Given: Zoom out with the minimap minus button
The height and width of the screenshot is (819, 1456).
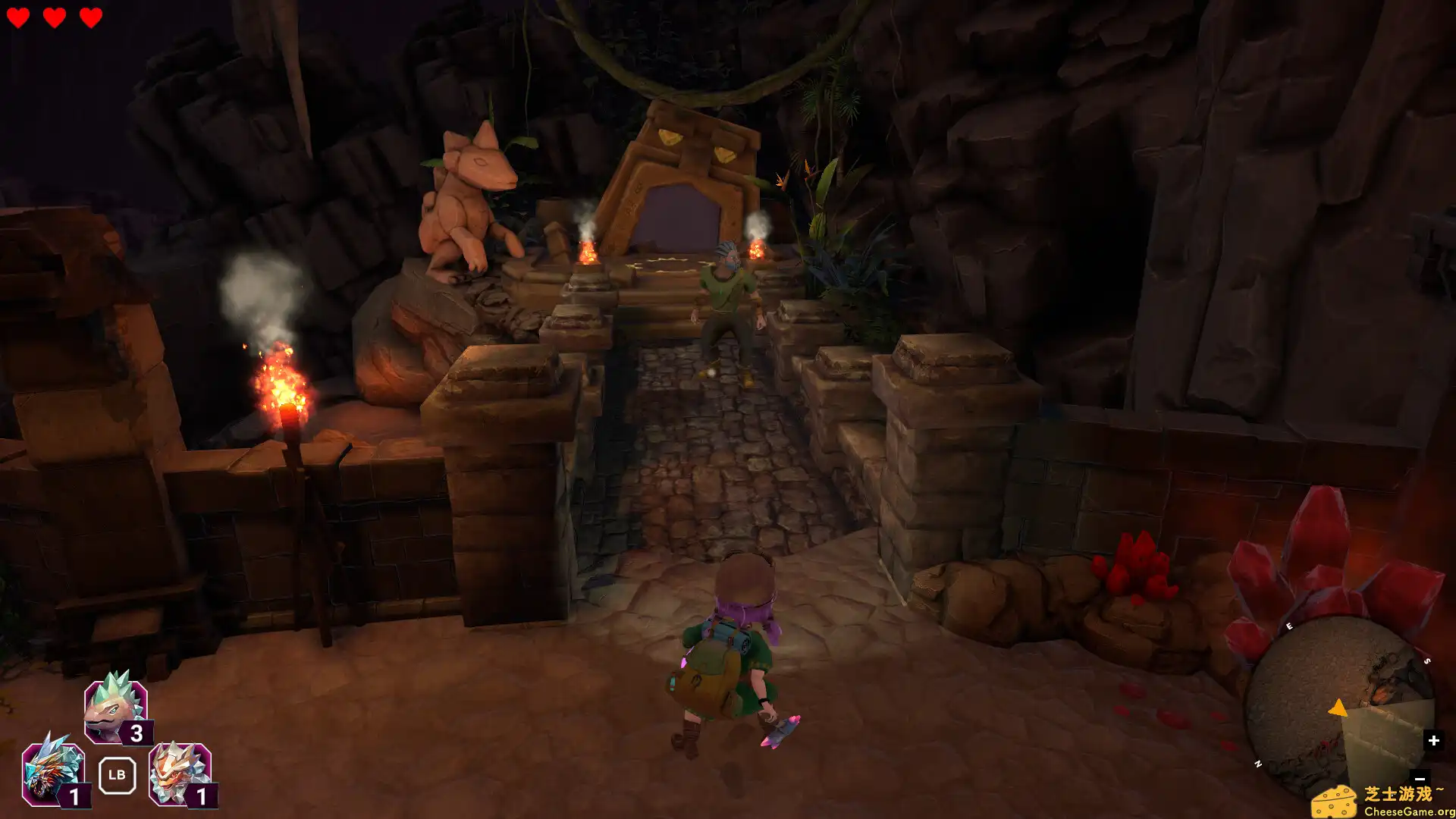Looking at the screenshot, I should 1420,778.
